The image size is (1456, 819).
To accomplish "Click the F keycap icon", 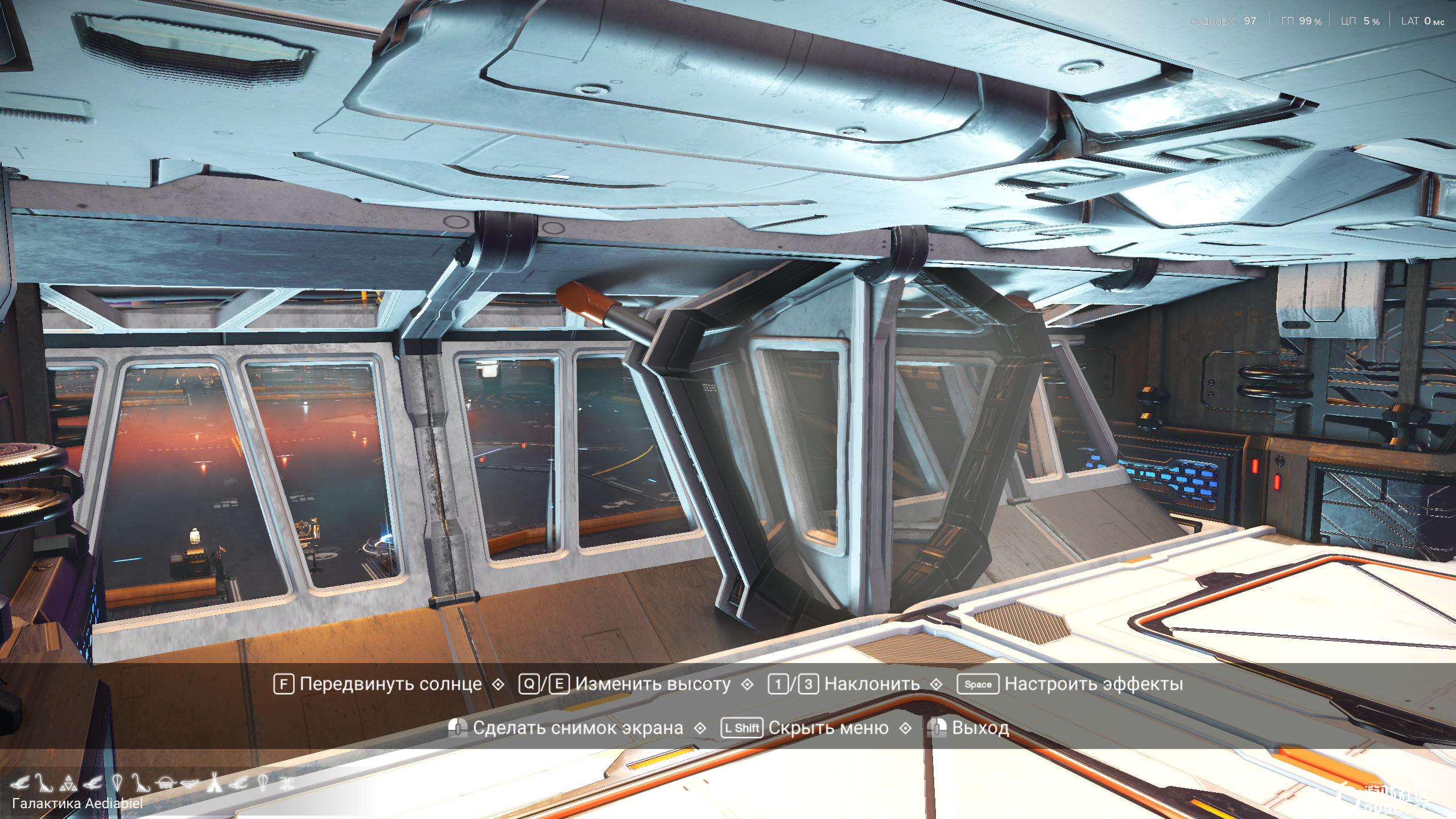I will [x=283, y=684].
